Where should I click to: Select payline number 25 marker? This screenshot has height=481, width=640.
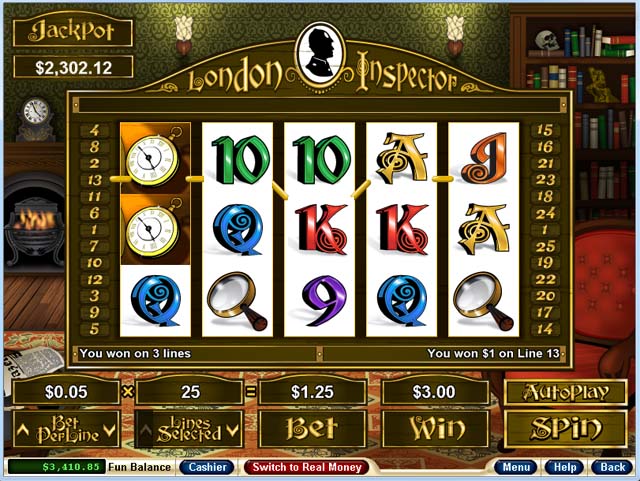[x=545, y=246]
